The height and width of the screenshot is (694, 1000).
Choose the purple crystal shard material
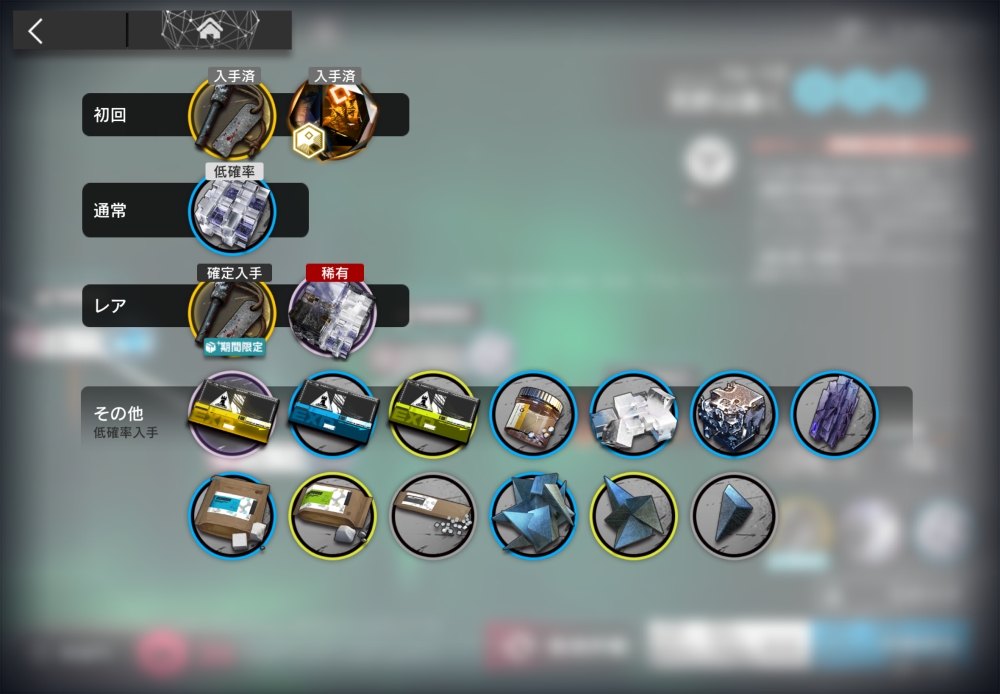834,414
